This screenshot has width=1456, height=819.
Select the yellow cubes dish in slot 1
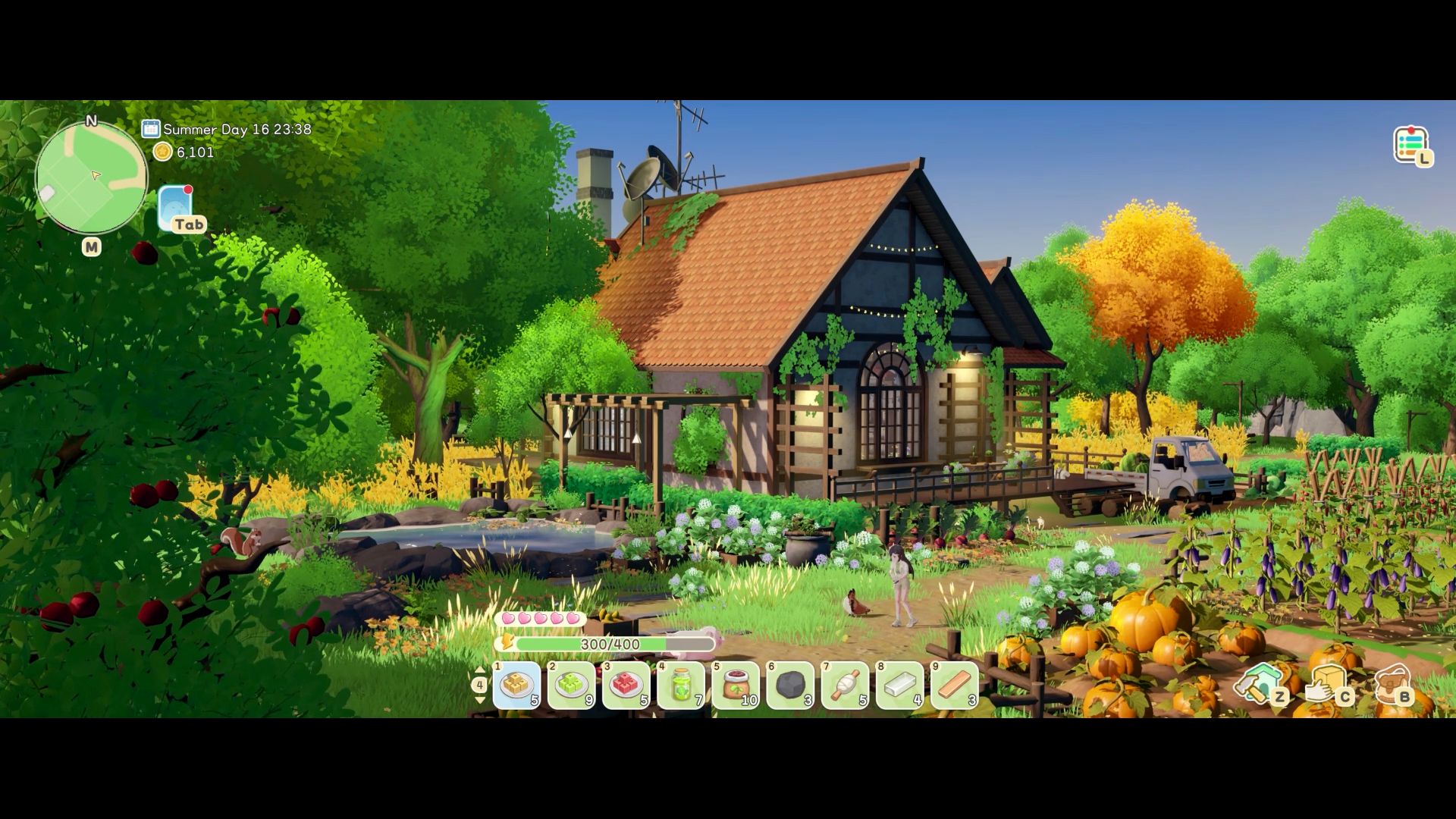coord(517,686)
